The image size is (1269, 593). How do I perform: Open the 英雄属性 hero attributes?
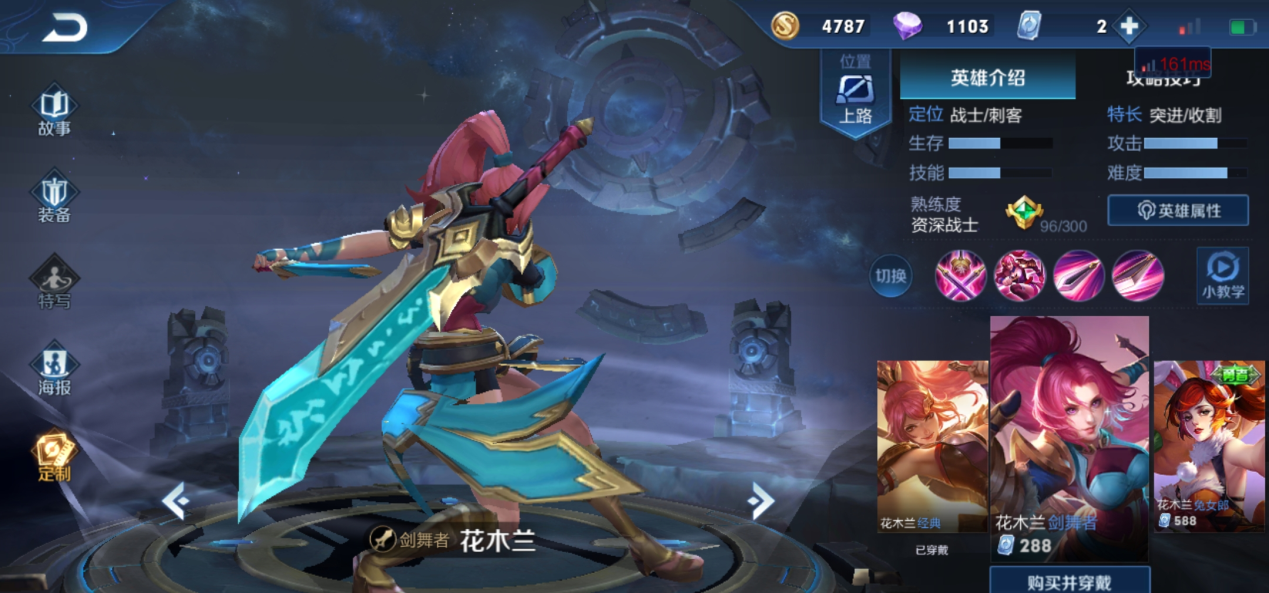[1178, 210]
